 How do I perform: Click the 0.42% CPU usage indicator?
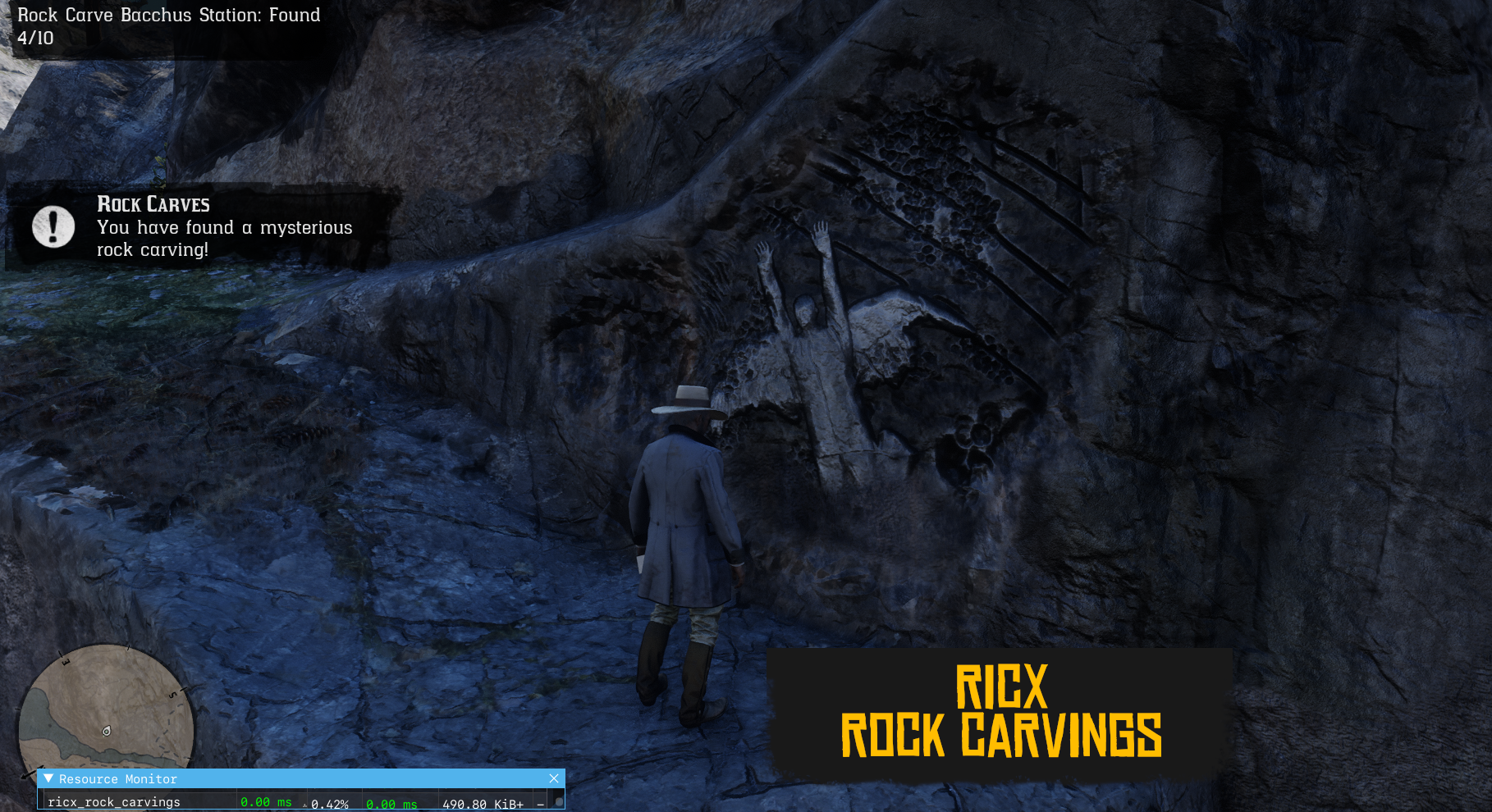click(x=330, y=805)
